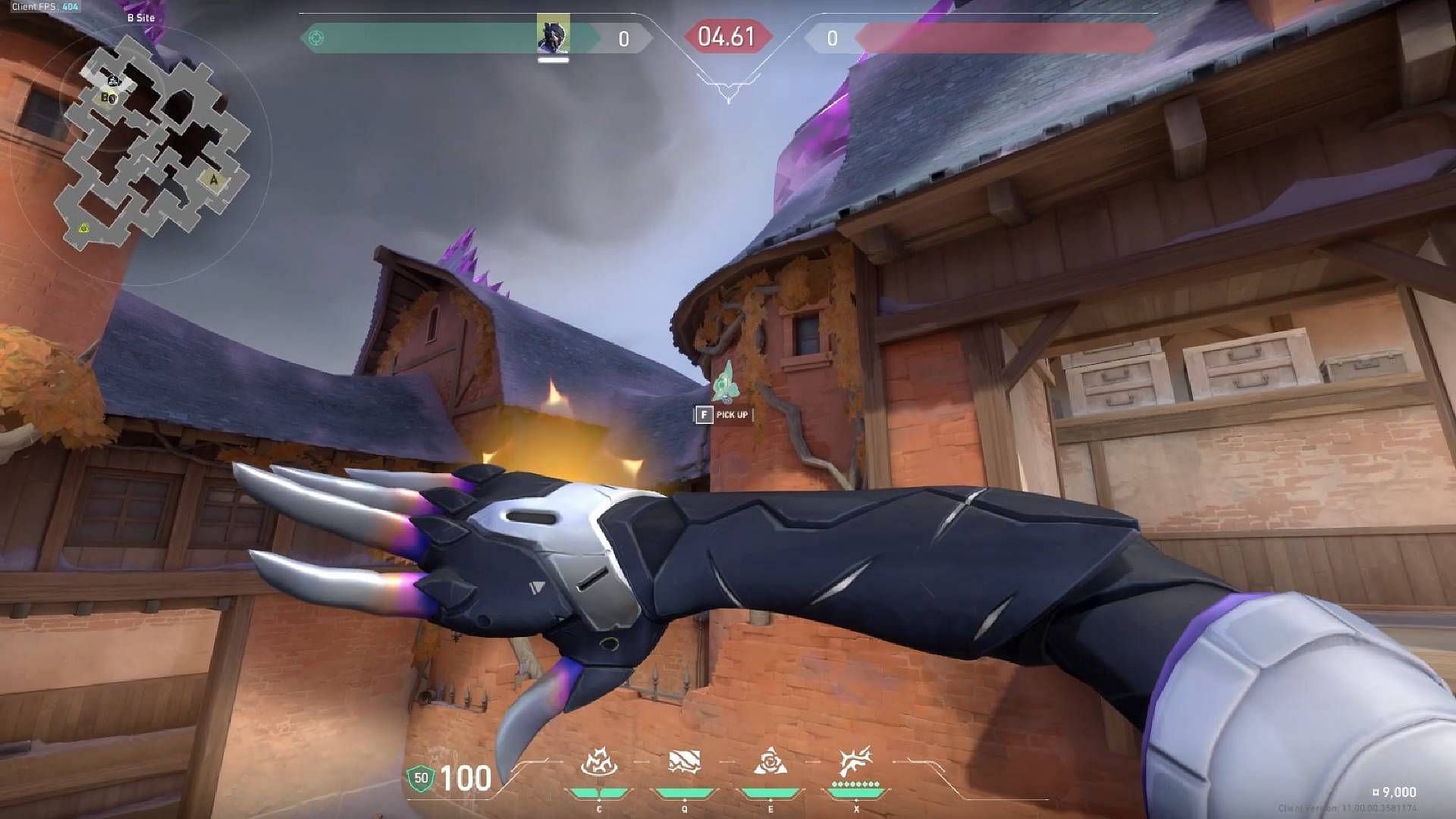Select the Shear Q ability icon
Image resolution: width=1456 pixels, height=819 pixels.
[685, 765]
